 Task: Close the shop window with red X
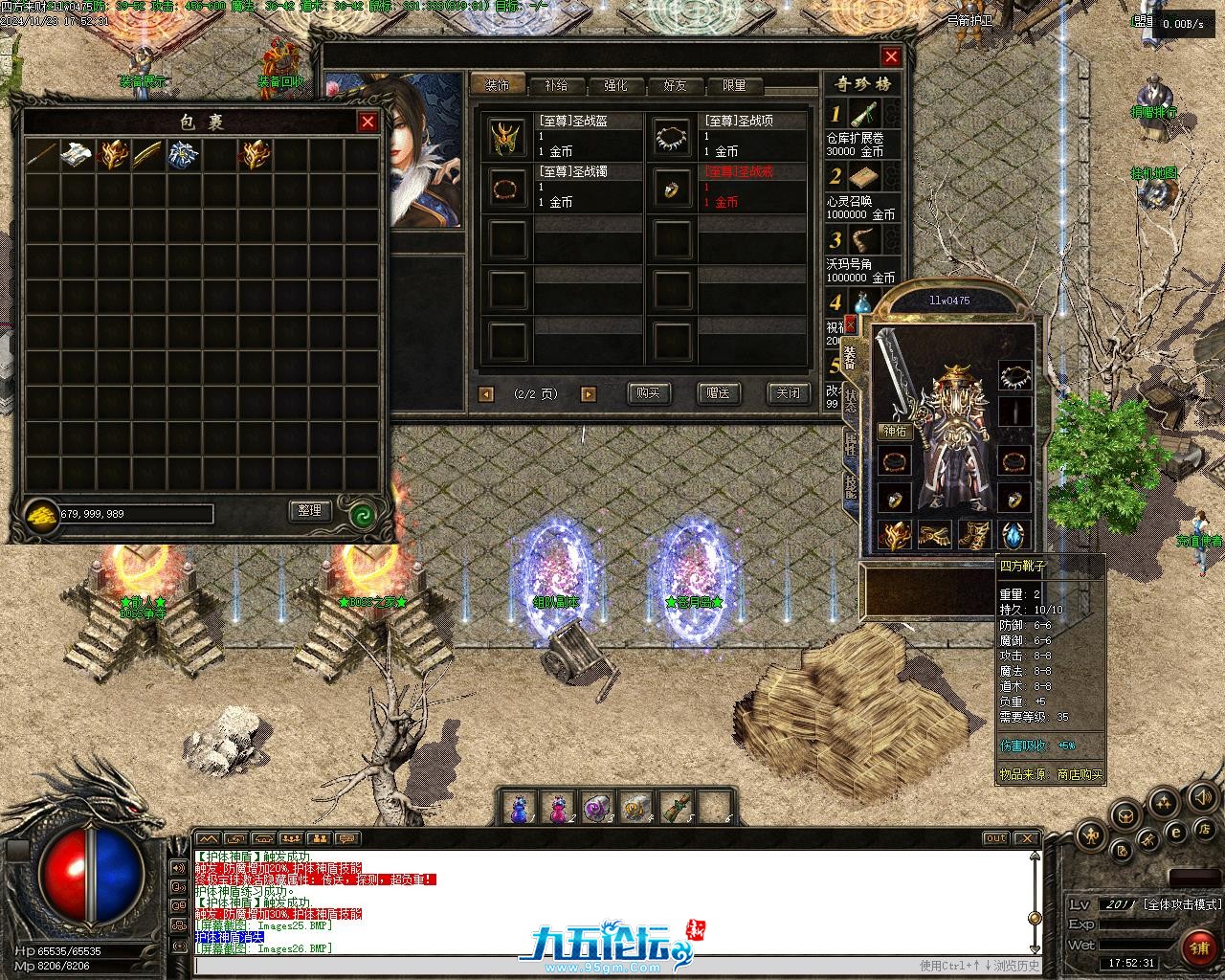coord(891,56)
